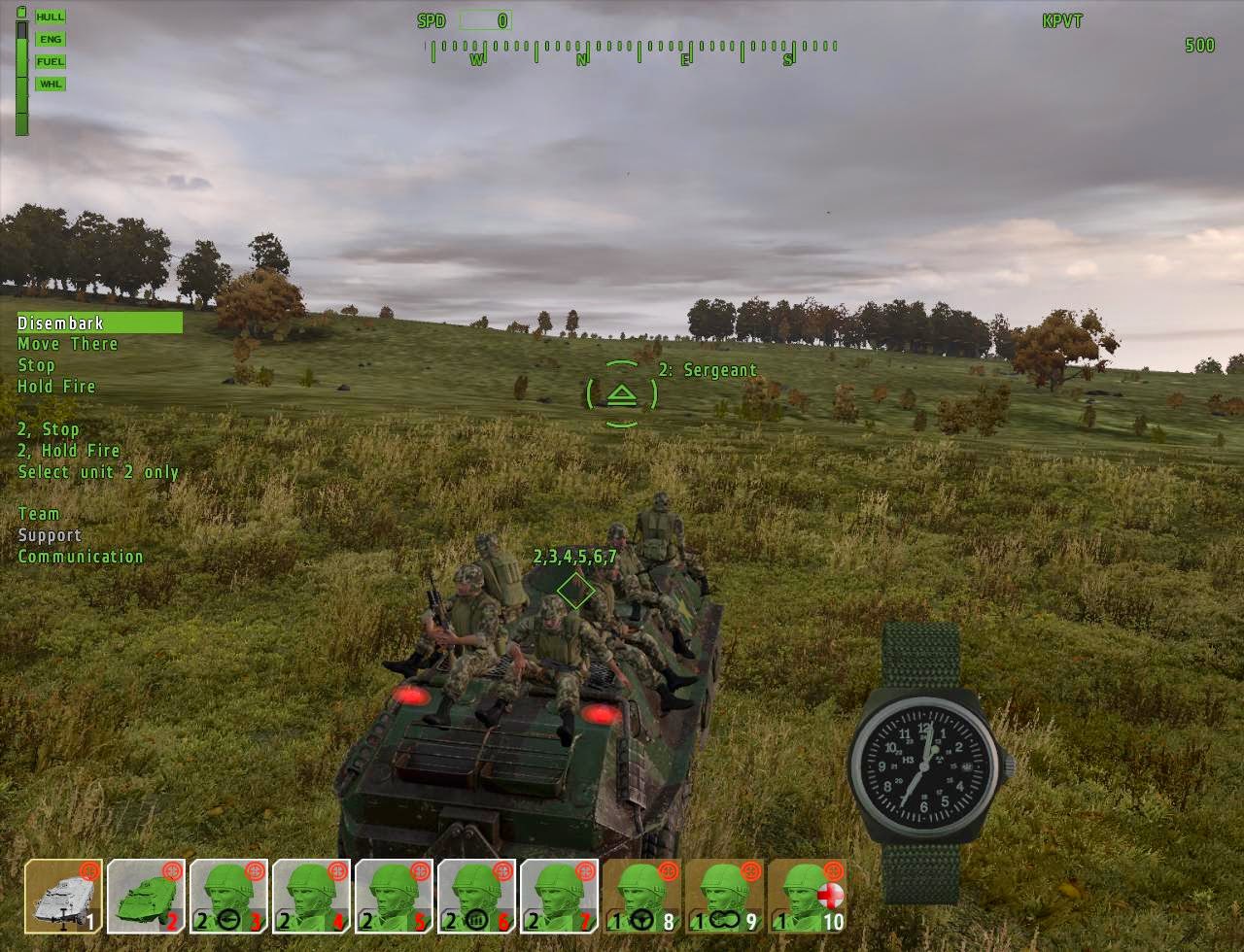Order 2, Hold Fire from the menu
1244x952 pixels.
click(x=67, y=450)
